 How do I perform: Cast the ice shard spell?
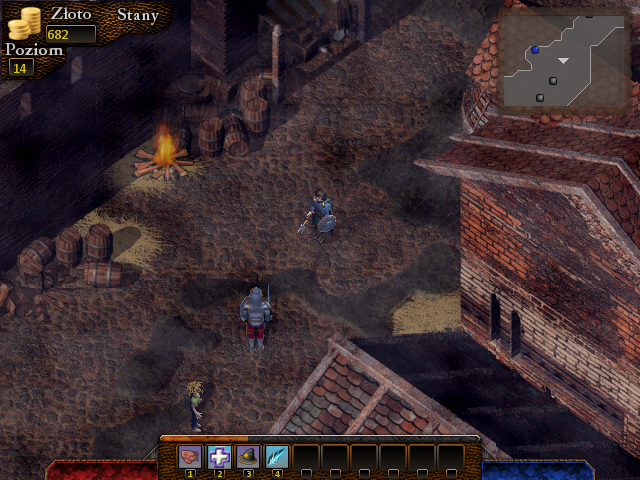(277, 458)
